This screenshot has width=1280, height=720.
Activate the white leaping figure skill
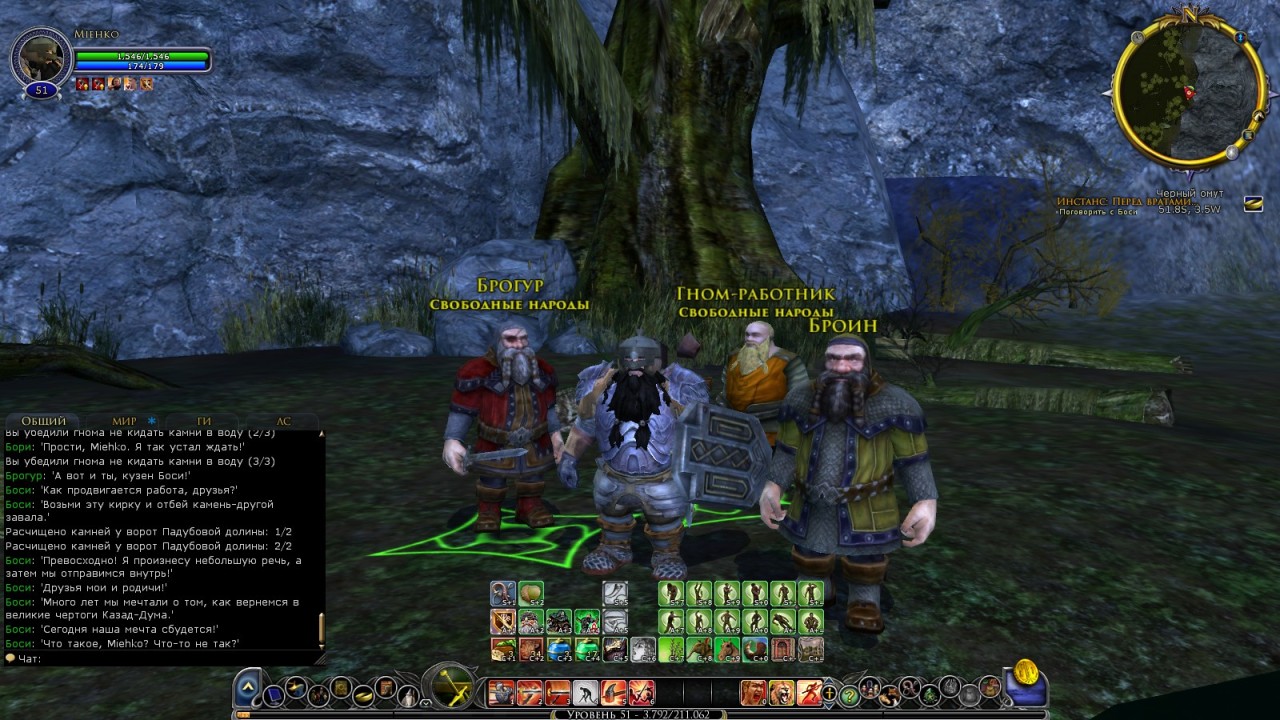586,692
